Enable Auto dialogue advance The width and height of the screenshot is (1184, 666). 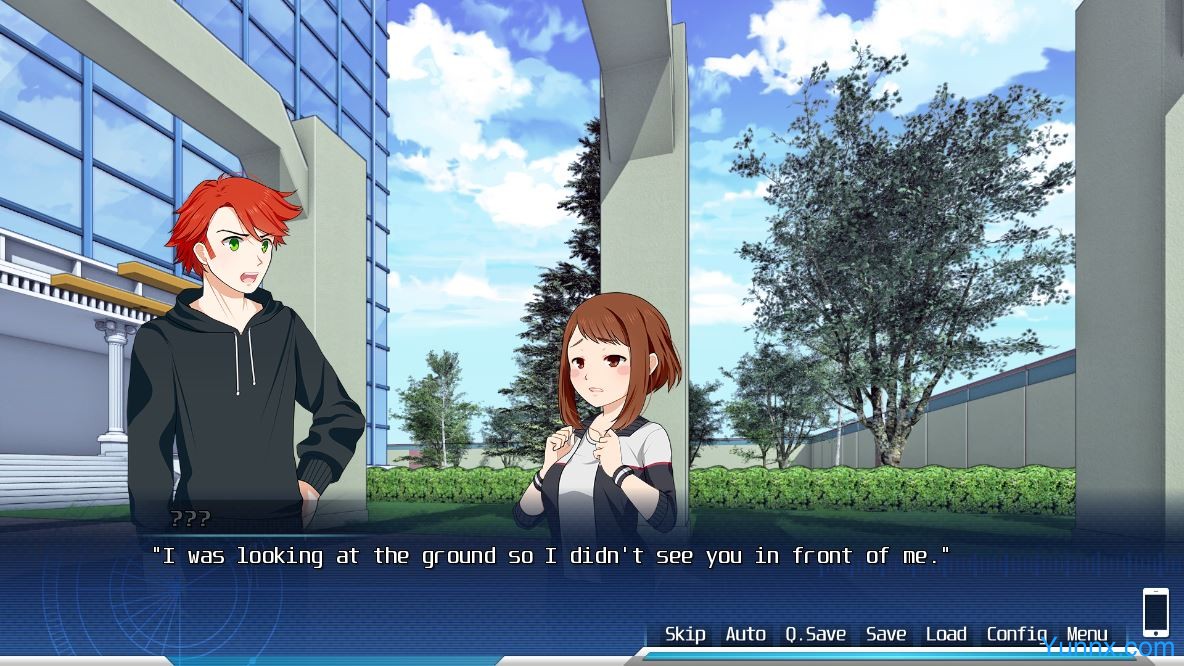click(745, 634)
